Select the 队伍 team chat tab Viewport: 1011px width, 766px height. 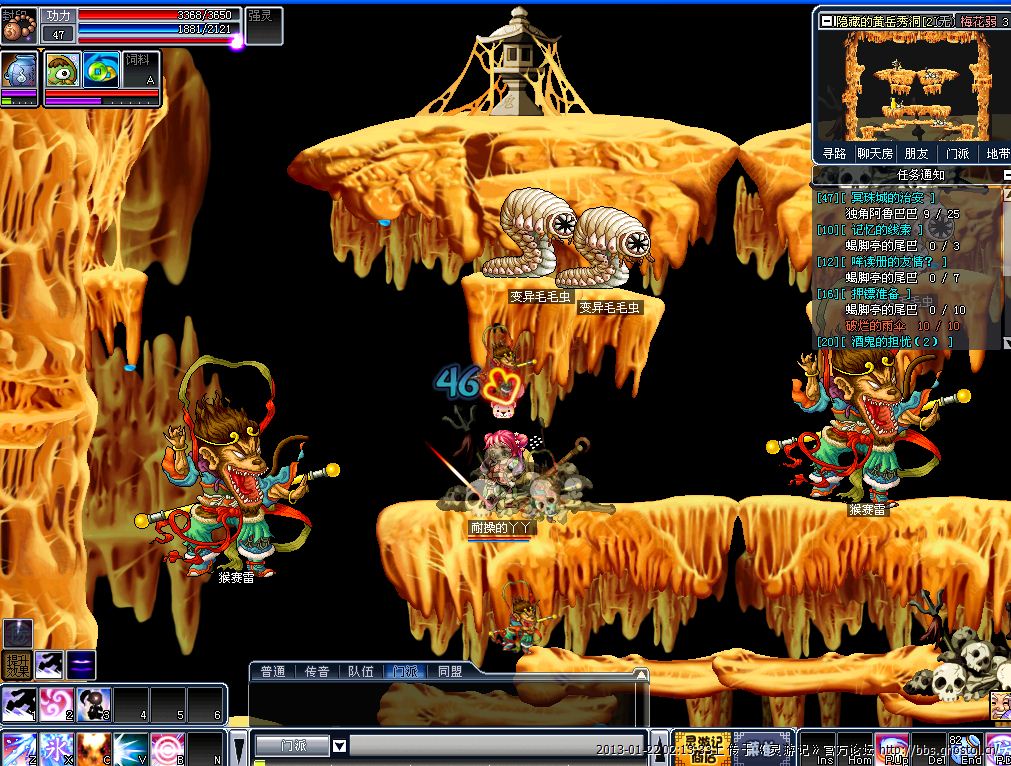[361, 672]
